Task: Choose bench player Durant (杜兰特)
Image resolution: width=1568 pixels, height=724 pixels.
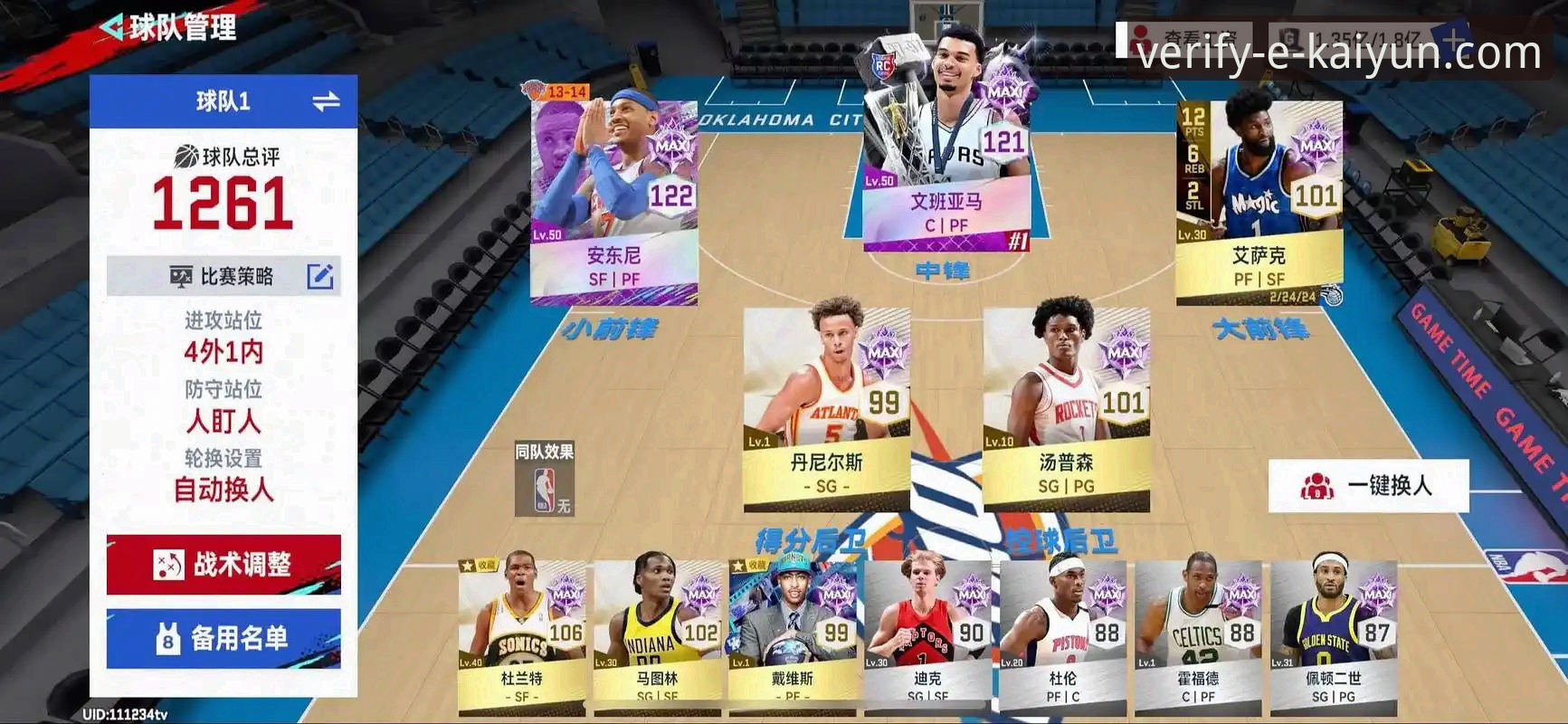Action: 521,633
